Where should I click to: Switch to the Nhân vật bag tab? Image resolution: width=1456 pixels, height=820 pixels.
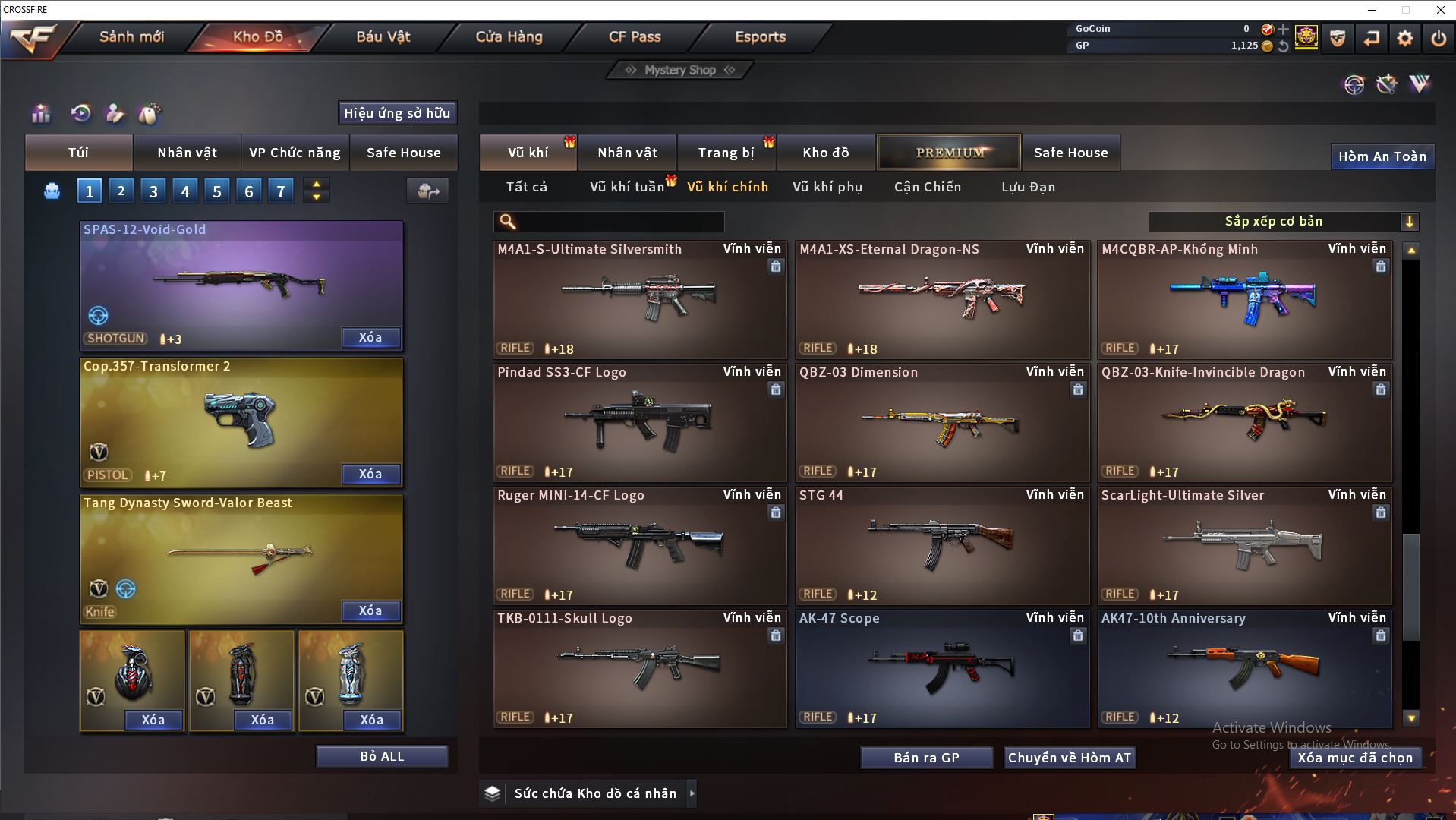(x=187, y=153)
